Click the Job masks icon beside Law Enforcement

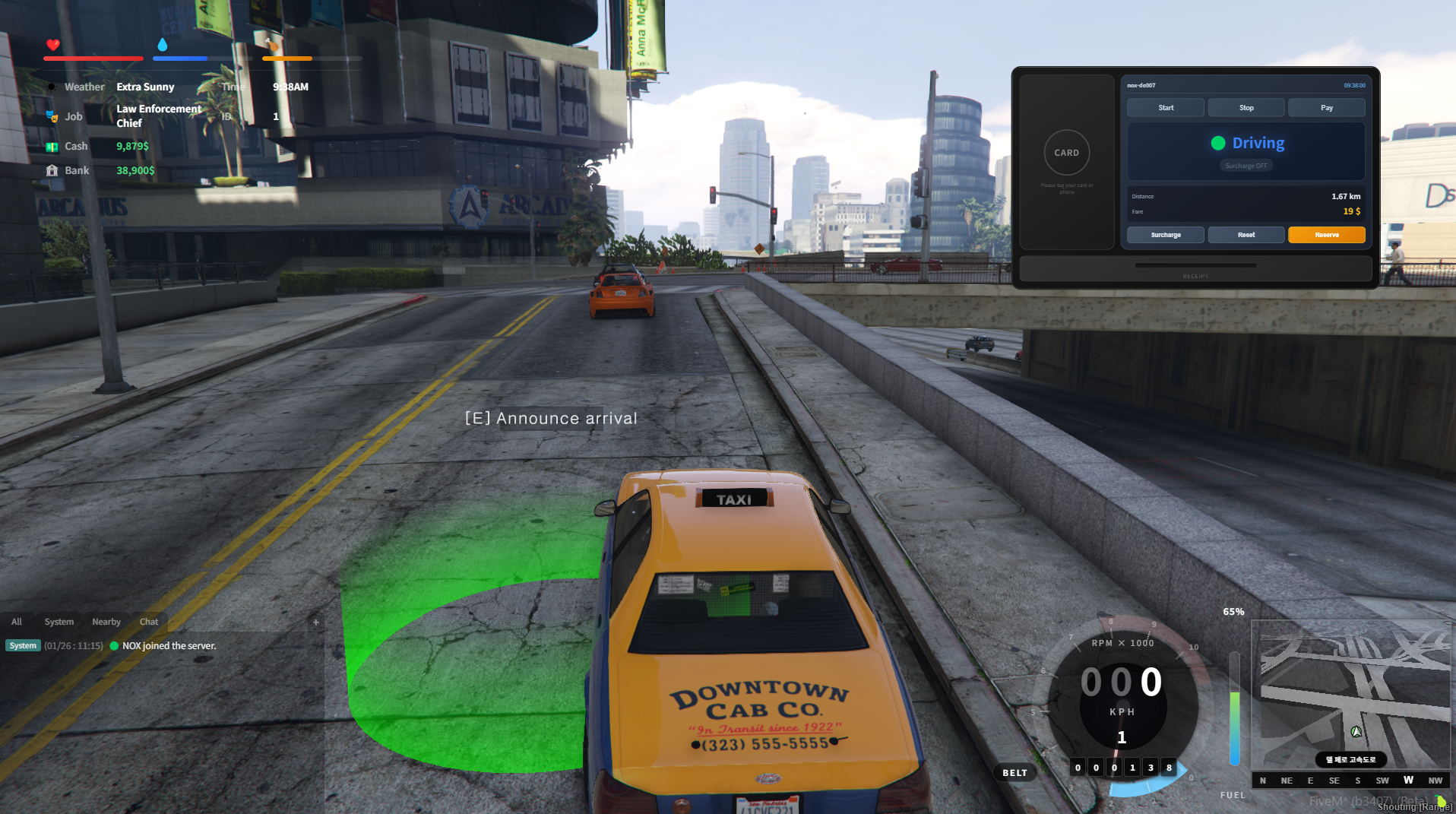52,116
